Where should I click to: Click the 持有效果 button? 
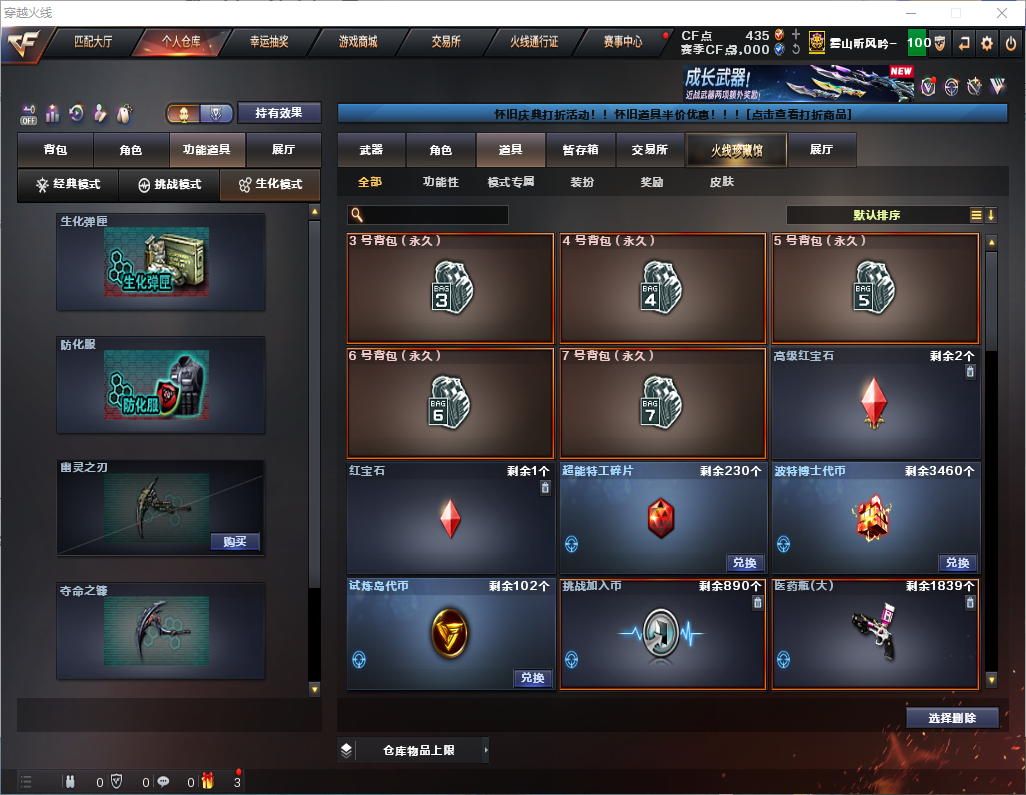tap(279, 113)
